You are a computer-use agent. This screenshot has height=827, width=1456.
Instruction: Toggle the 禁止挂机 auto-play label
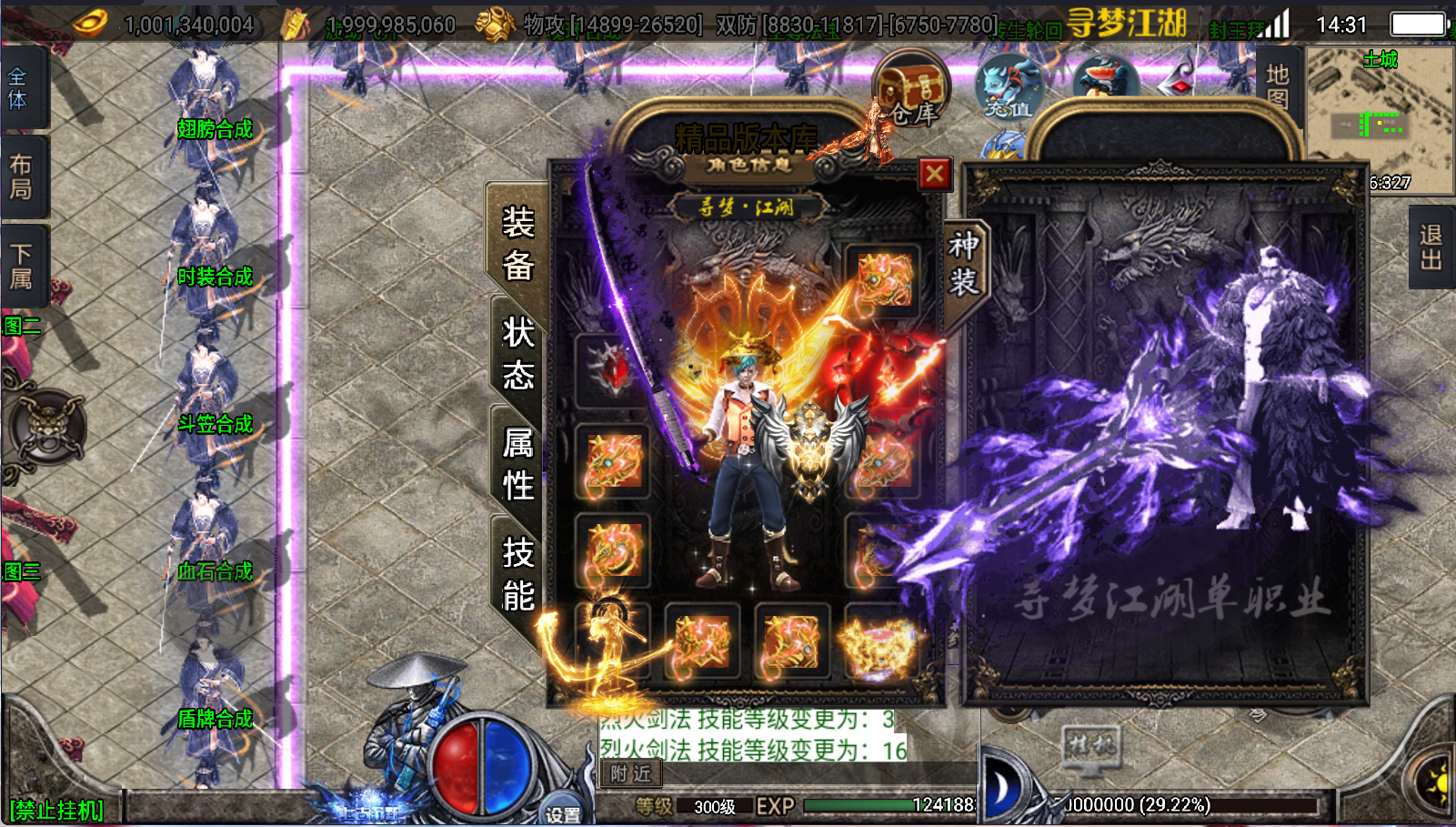56,810
